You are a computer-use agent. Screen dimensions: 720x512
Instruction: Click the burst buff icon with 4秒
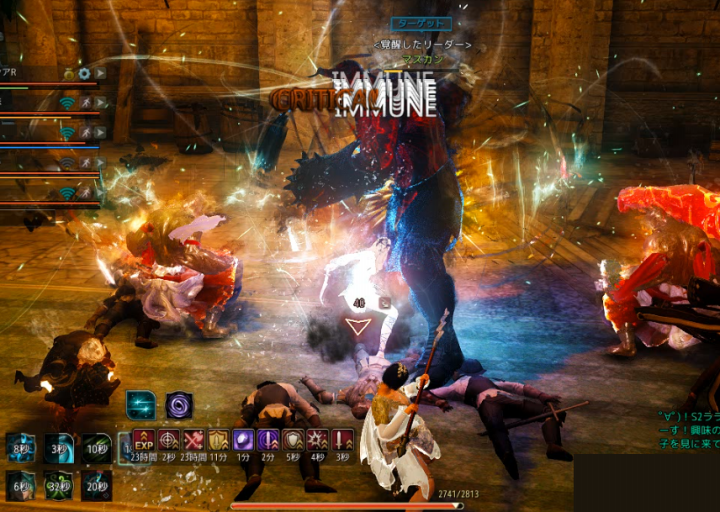pos(317,439)
